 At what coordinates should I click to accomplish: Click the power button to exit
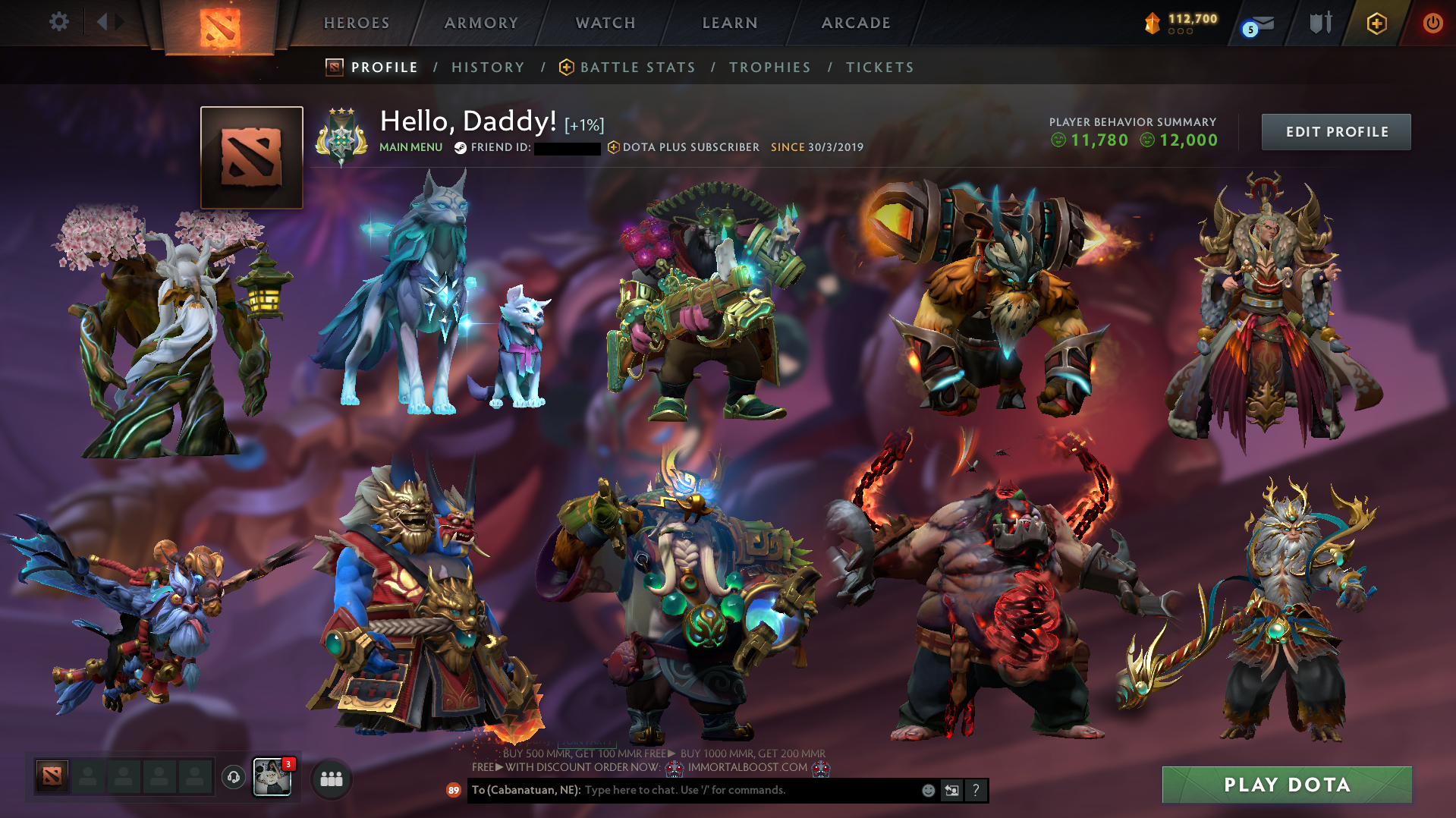(1432, 24)
